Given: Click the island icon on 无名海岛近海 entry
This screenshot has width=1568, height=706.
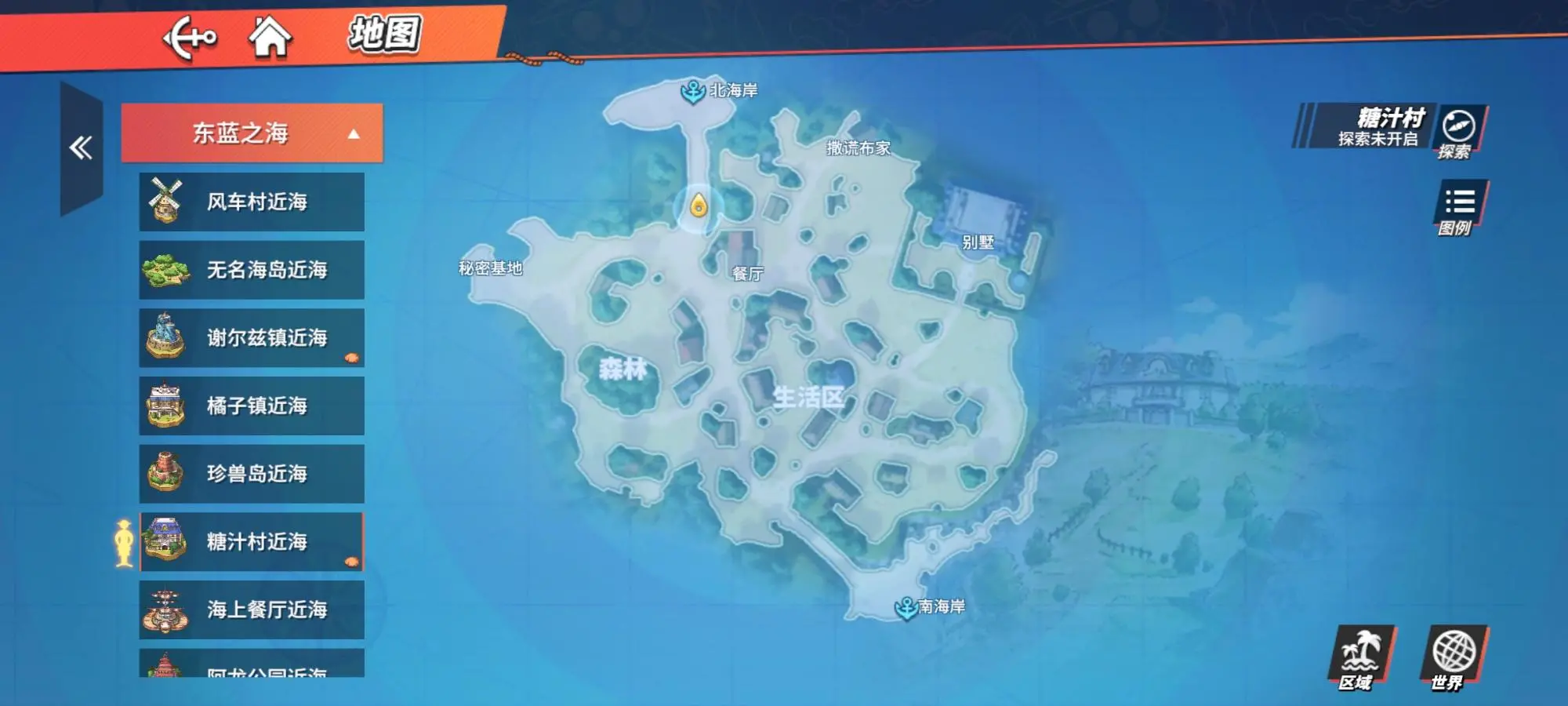Looking at the screenshot, I should [x=166, y=270].
